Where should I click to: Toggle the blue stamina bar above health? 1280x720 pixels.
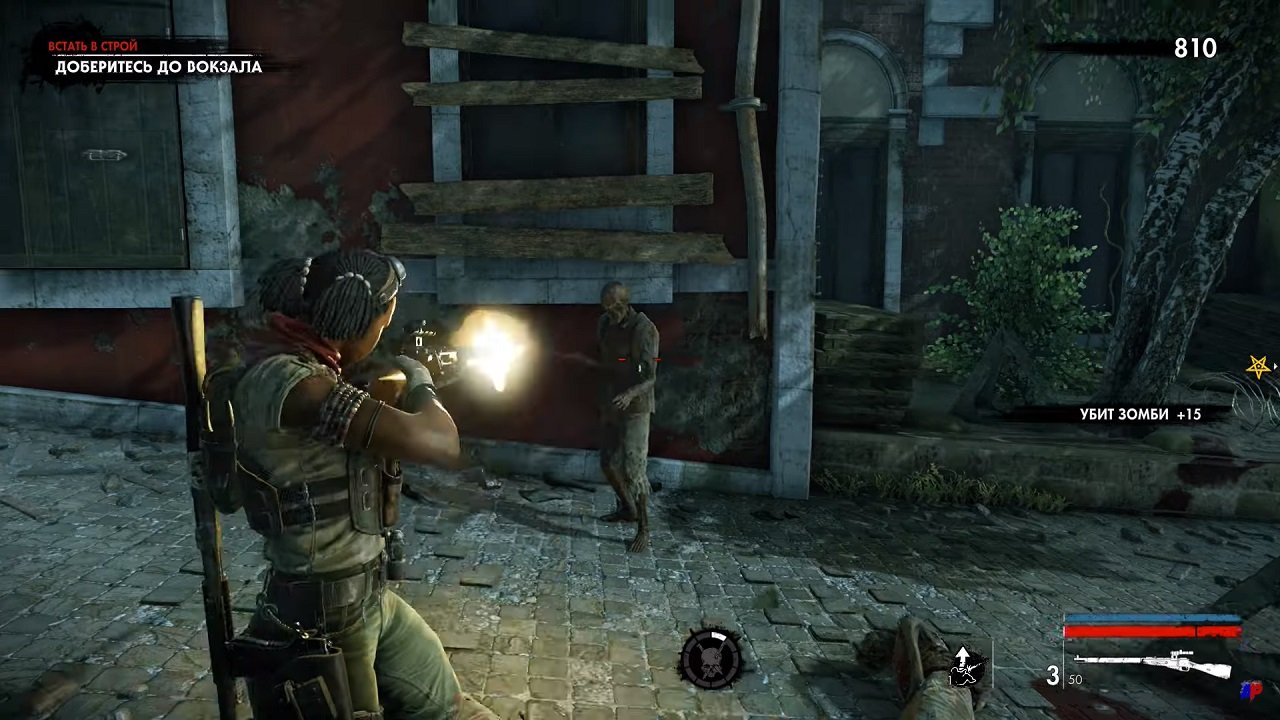click(1153, 618)
